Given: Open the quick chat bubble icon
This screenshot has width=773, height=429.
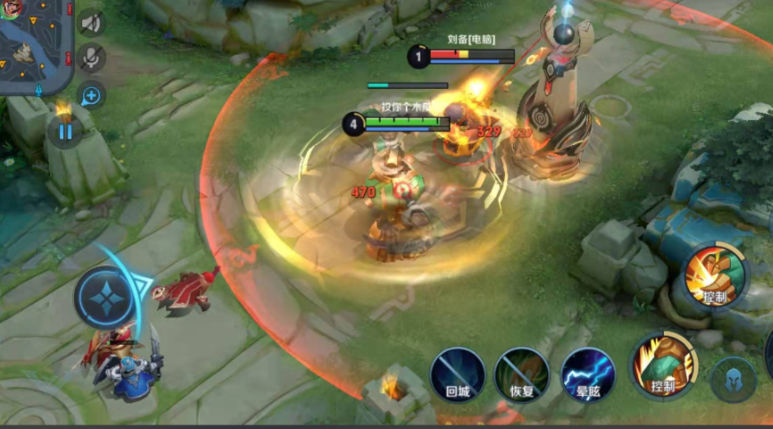Looking at the screenshot, I should [91, 95].
